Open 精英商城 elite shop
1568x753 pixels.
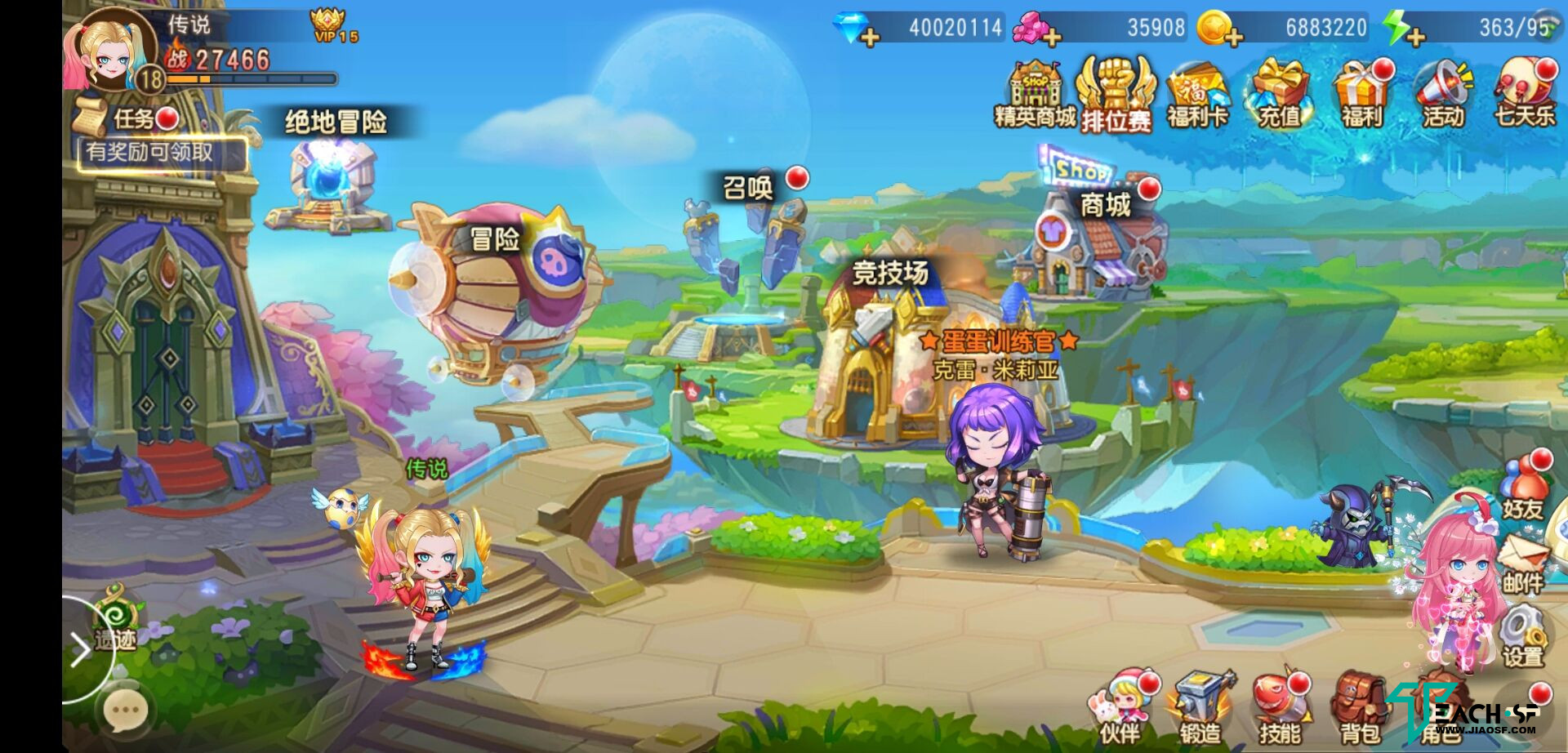[1034, 94]
